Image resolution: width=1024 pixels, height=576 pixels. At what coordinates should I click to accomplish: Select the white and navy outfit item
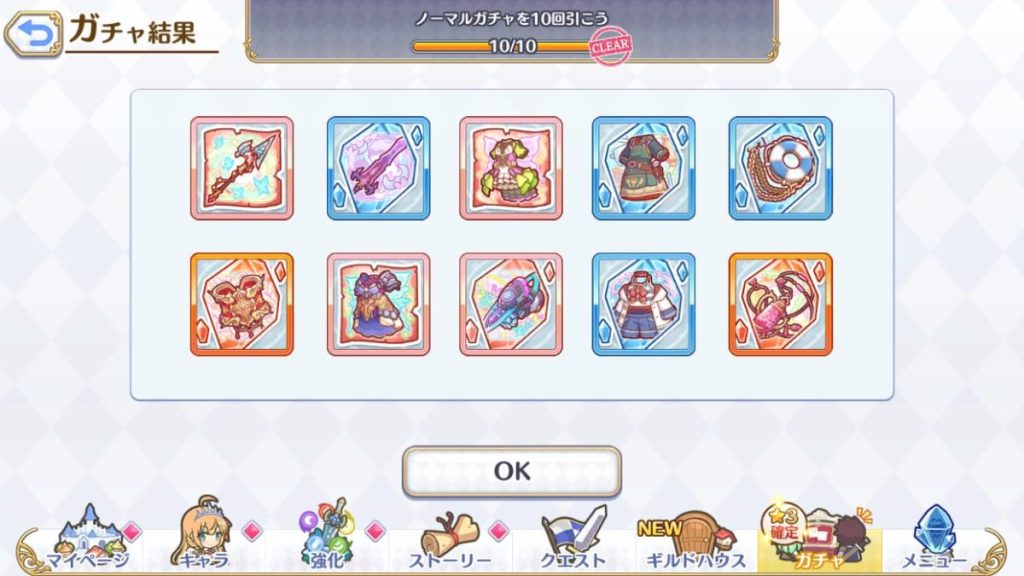[644, 304]
